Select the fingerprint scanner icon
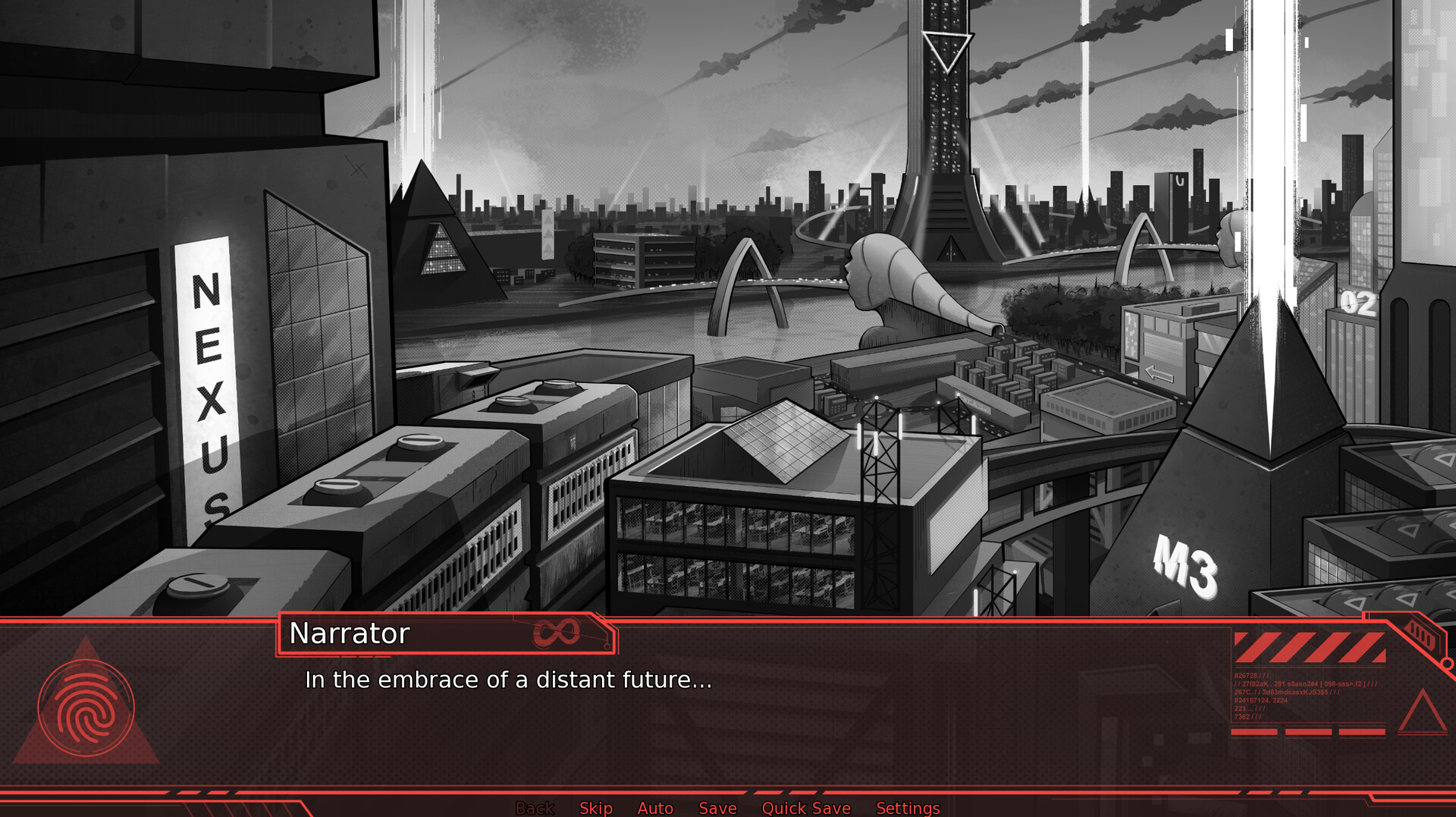 (x=86, y=708)
